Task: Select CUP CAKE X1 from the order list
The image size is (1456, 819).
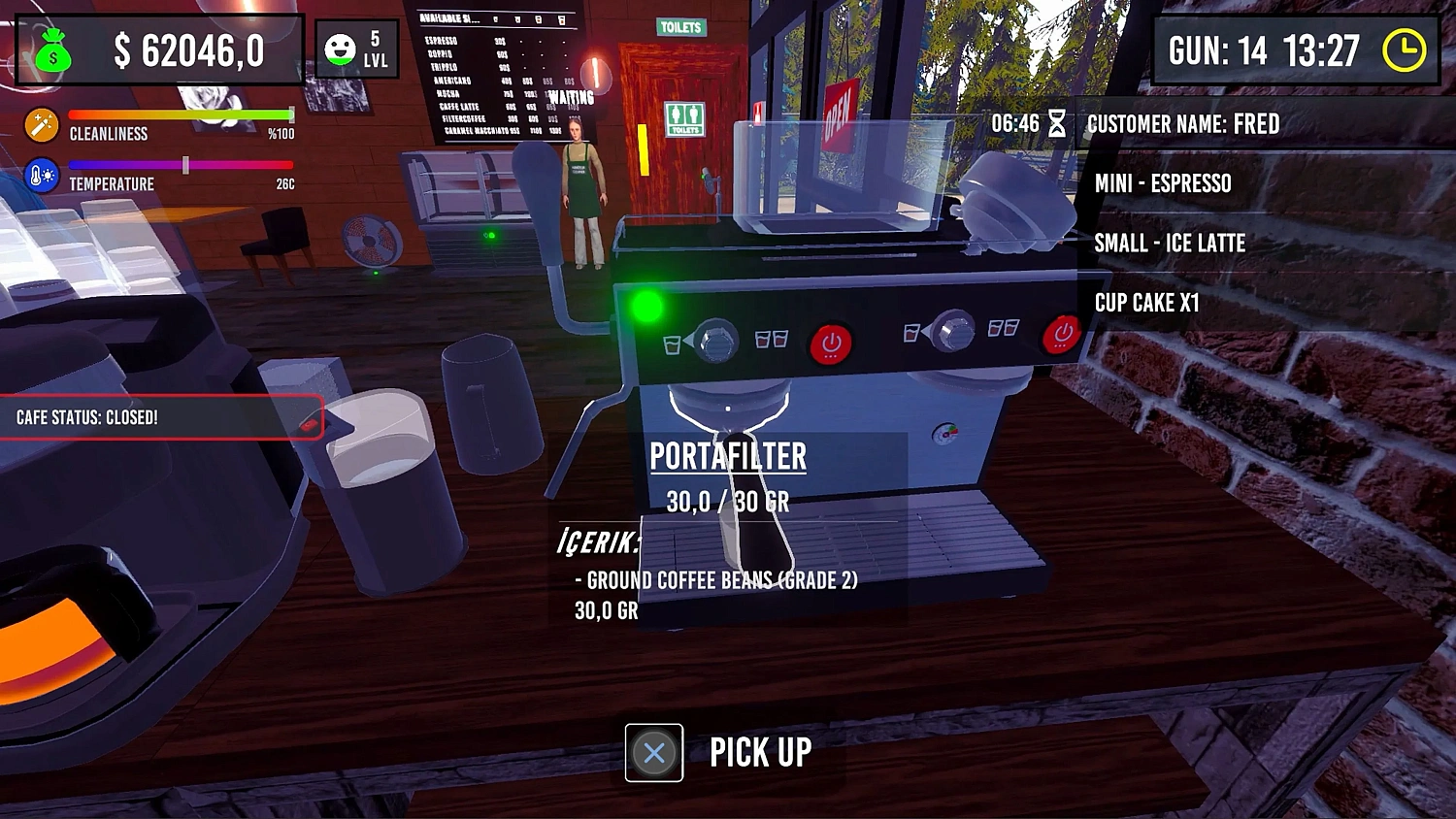Action: coord(1148,303)
